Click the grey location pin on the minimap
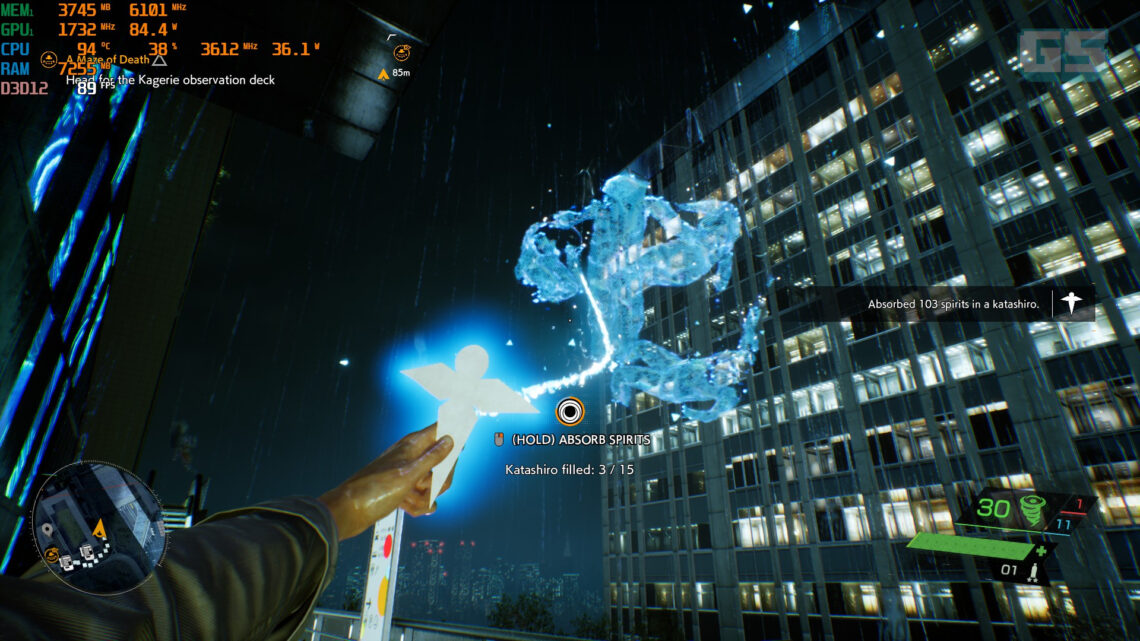Image resolution: width=1140 pixels, height=641 pixels. 46,529
